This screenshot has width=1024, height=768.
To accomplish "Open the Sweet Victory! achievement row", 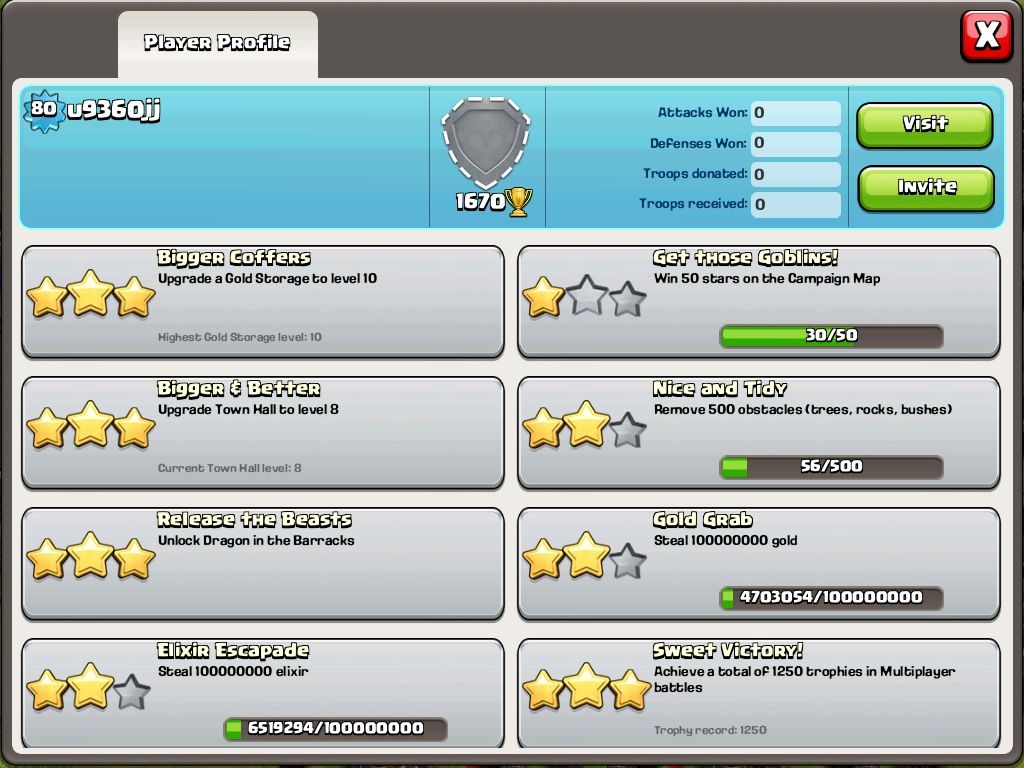I will tap(758, 694).
